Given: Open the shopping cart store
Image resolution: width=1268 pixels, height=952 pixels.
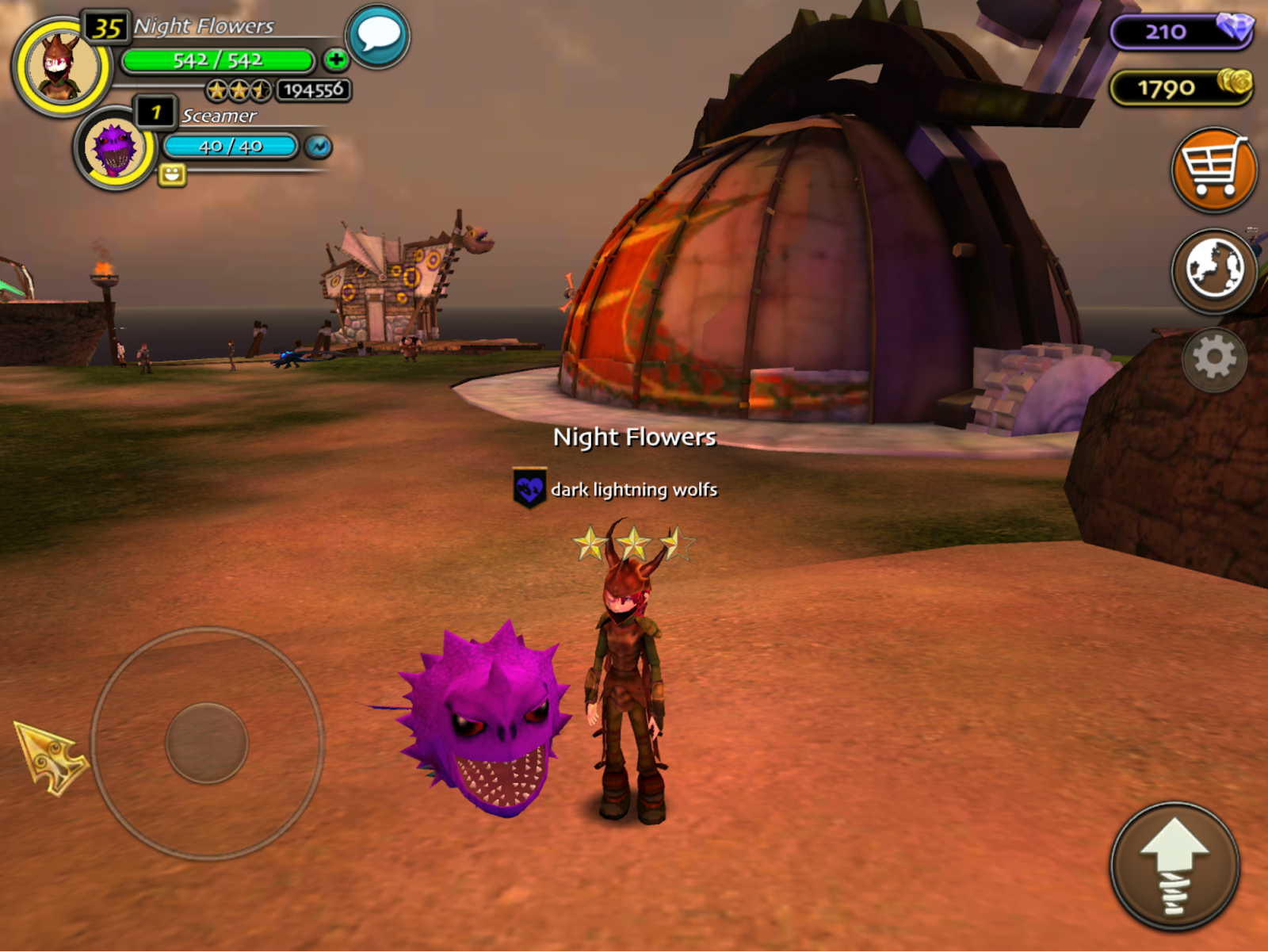Looking at the screenshot, I should coord(1213,169).
